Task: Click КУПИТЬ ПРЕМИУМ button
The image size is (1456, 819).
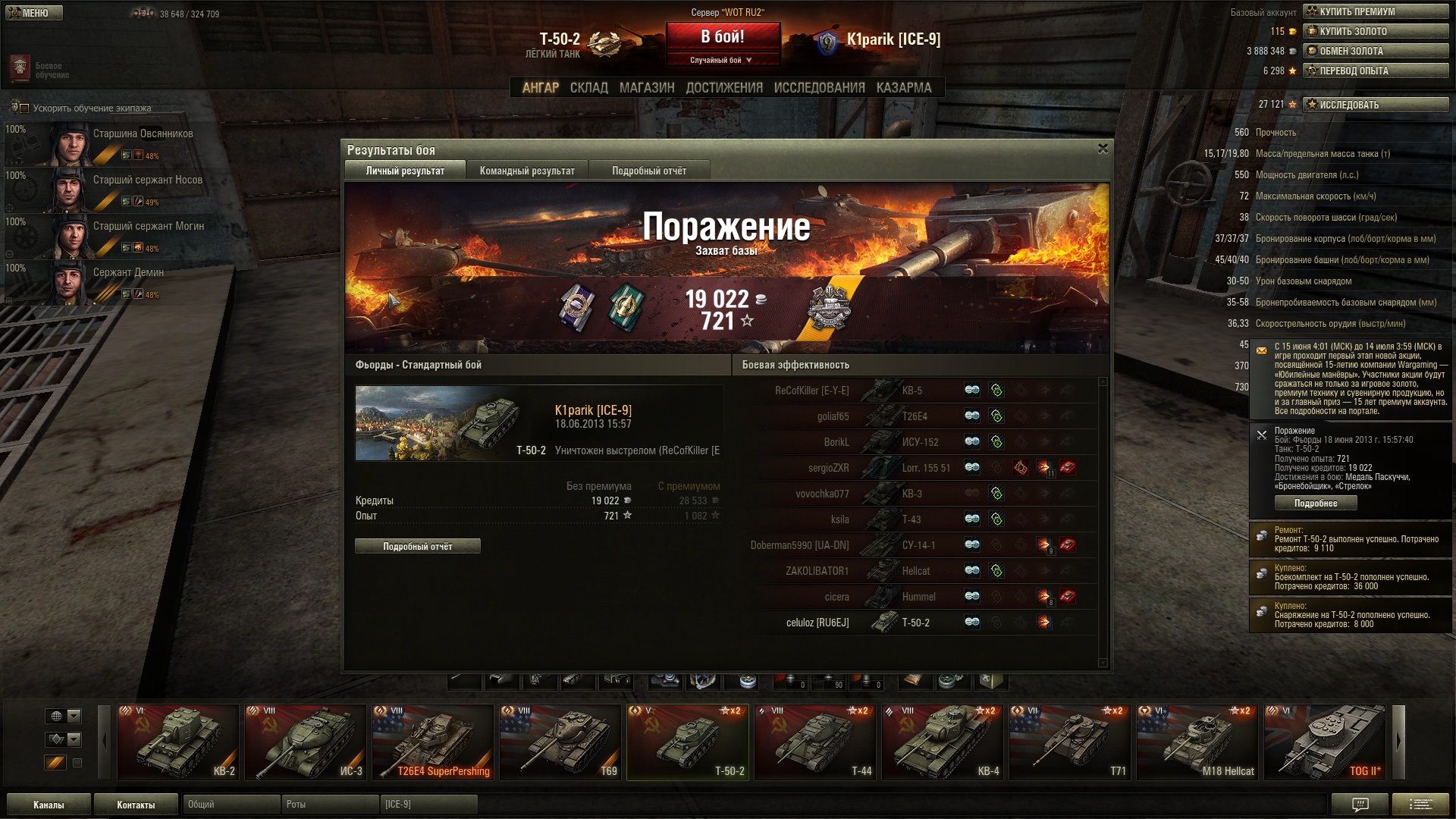Action: coord(1376,11)
